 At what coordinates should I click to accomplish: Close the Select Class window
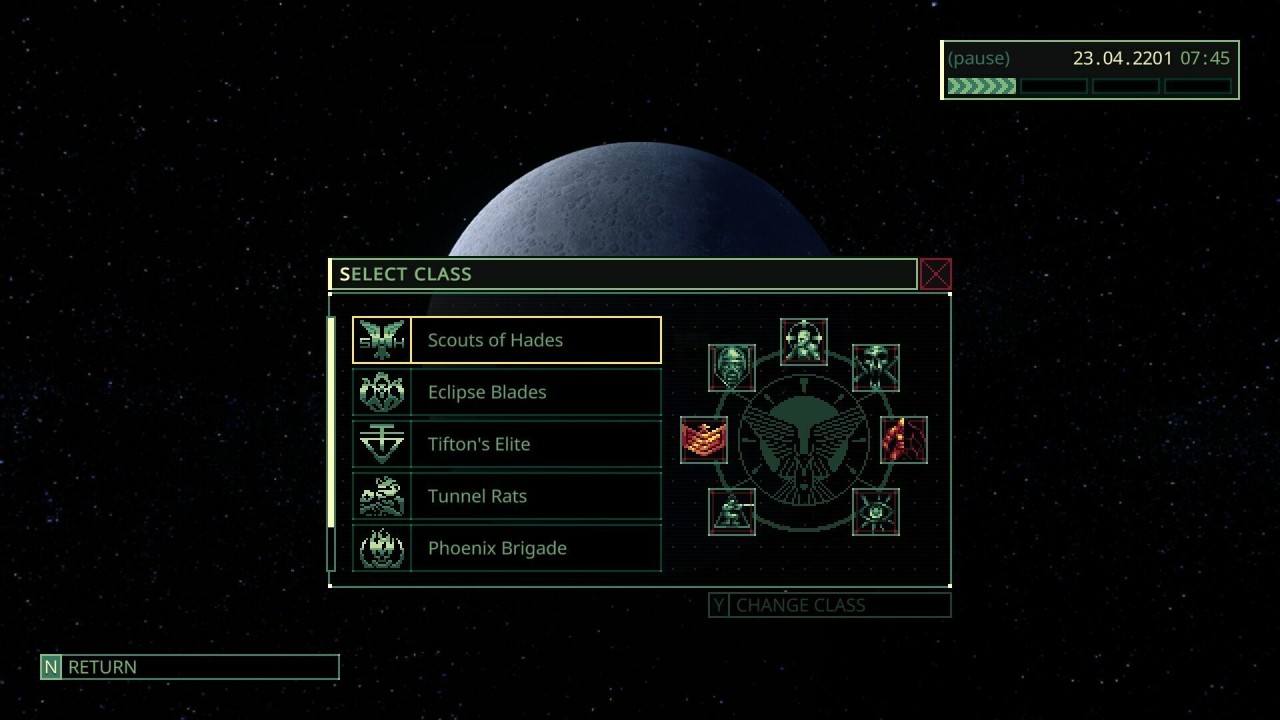click(936, 274)
